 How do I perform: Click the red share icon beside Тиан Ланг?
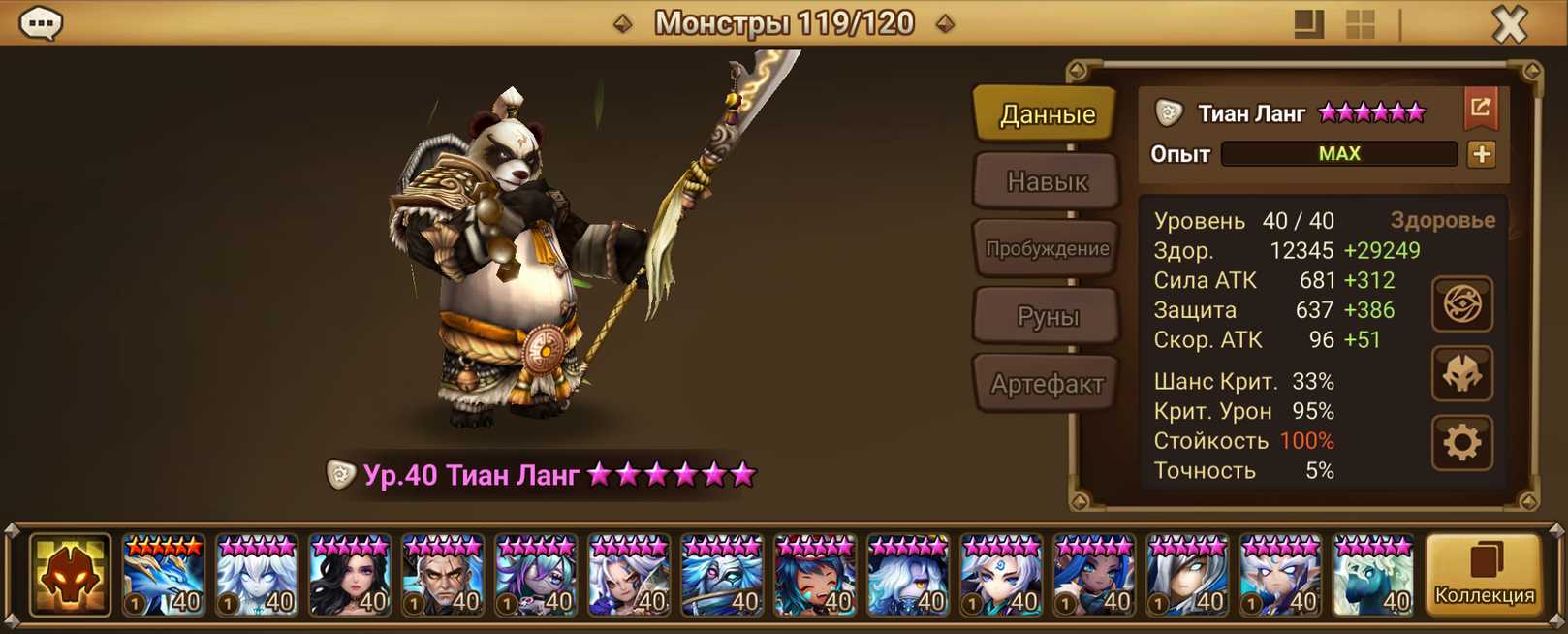pos(1480,109)
